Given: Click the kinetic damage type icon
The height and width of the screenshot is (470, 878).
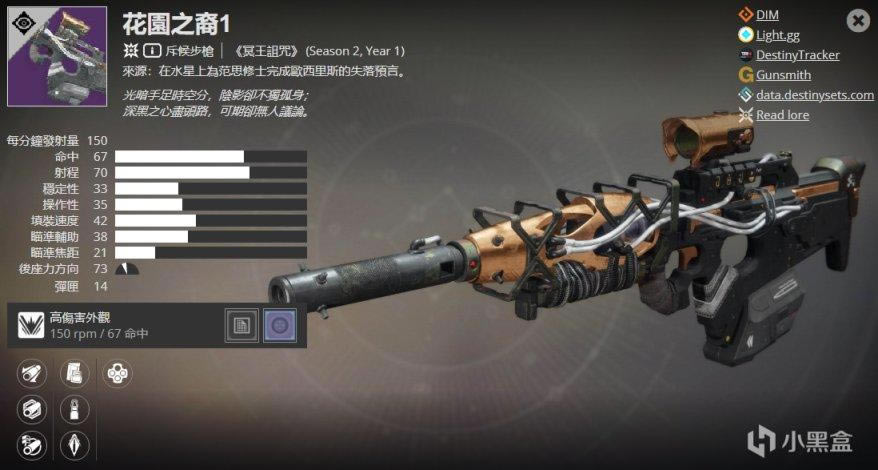Looking at the screenshot, I should (x=131, y=50).
